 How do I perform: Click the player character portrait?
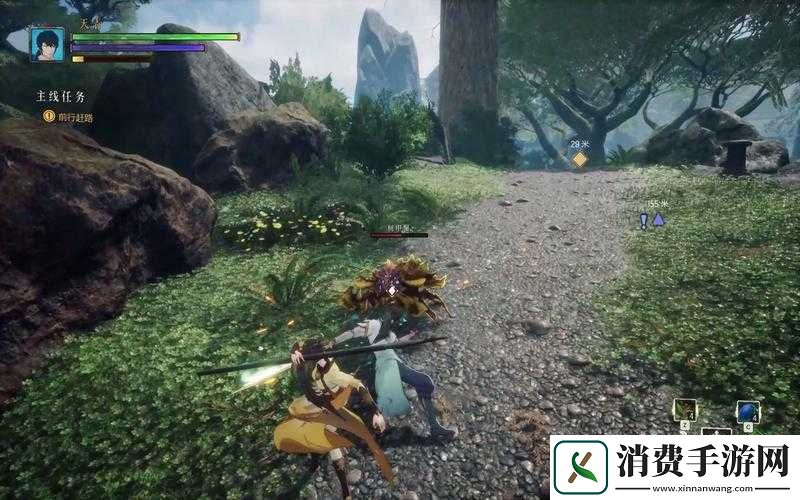[x=47, y=45]
